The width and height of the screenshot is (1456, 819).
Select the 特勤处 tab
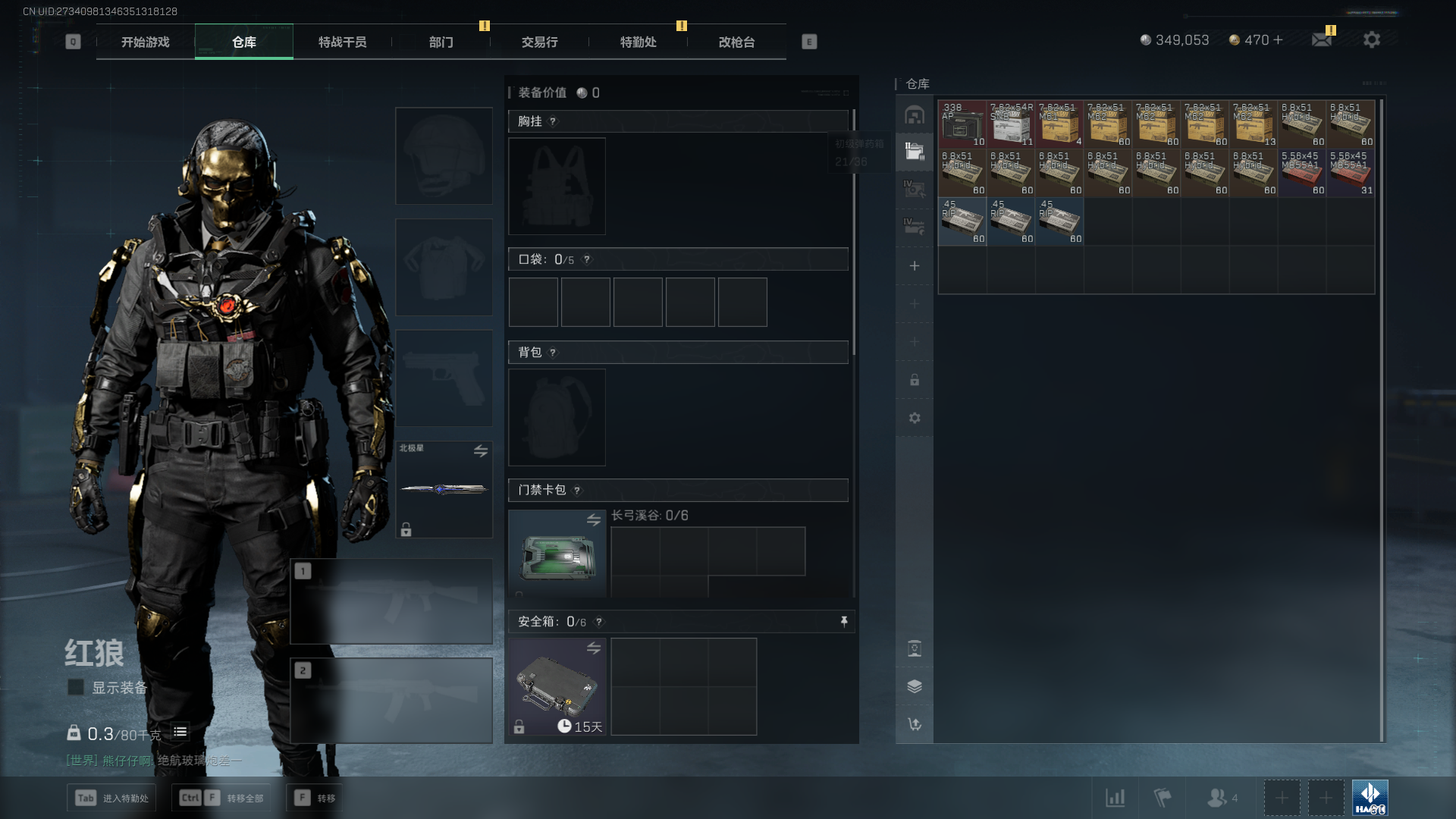coord(638,42)
